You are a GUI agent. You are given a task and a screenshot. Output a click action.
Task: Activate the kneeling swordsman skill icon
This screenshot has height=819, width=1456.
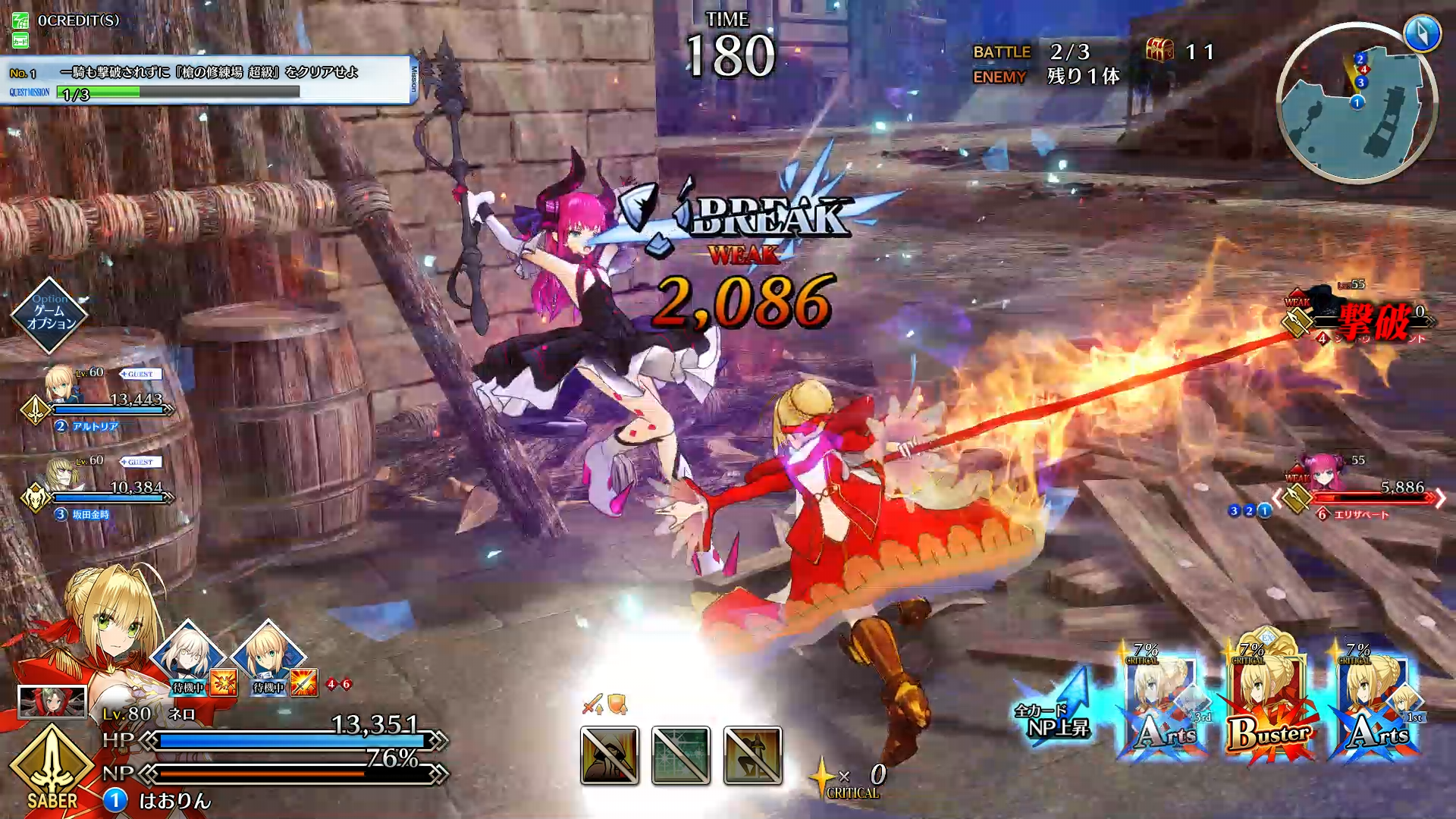pos(752,755)
